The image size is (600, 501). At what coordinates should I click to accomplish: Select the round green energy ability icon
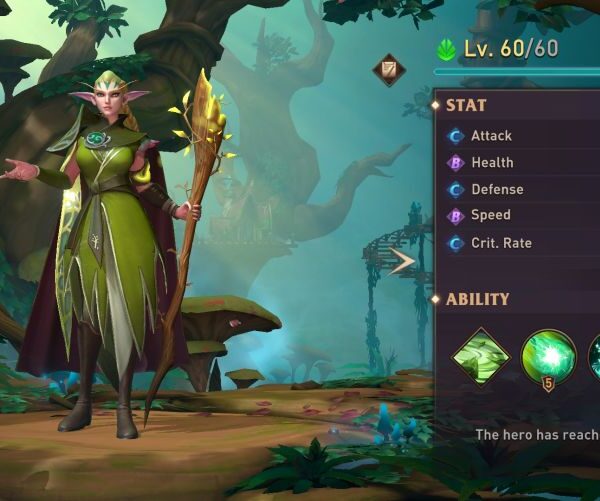(548, 357)
